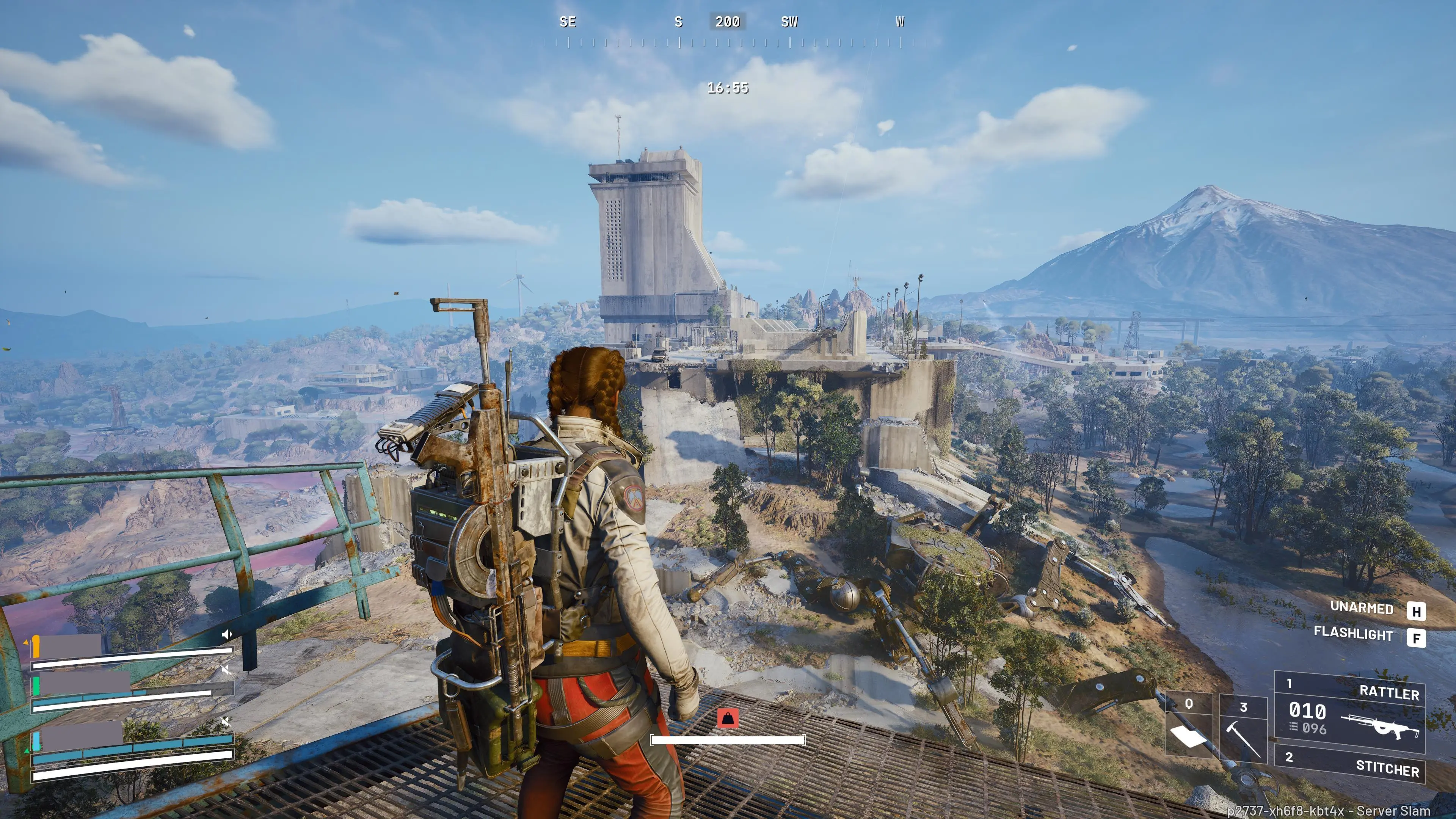Choose the pickaxe tool in slot 3
1456x819 pixels.
tap(1243, 728)
